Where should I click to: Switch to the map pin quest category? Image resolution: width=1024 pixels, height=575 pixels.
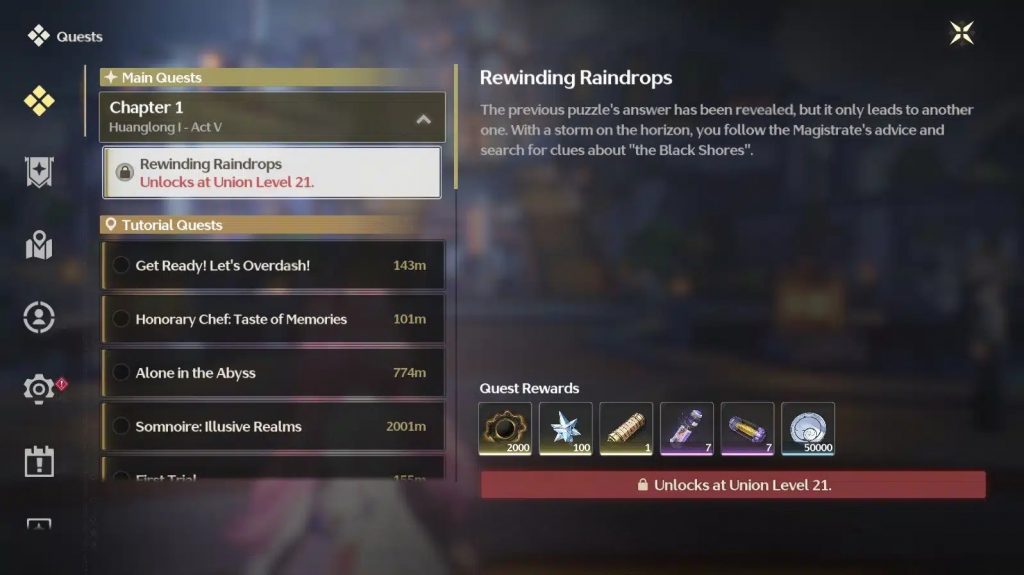click(x=39, y=245)
